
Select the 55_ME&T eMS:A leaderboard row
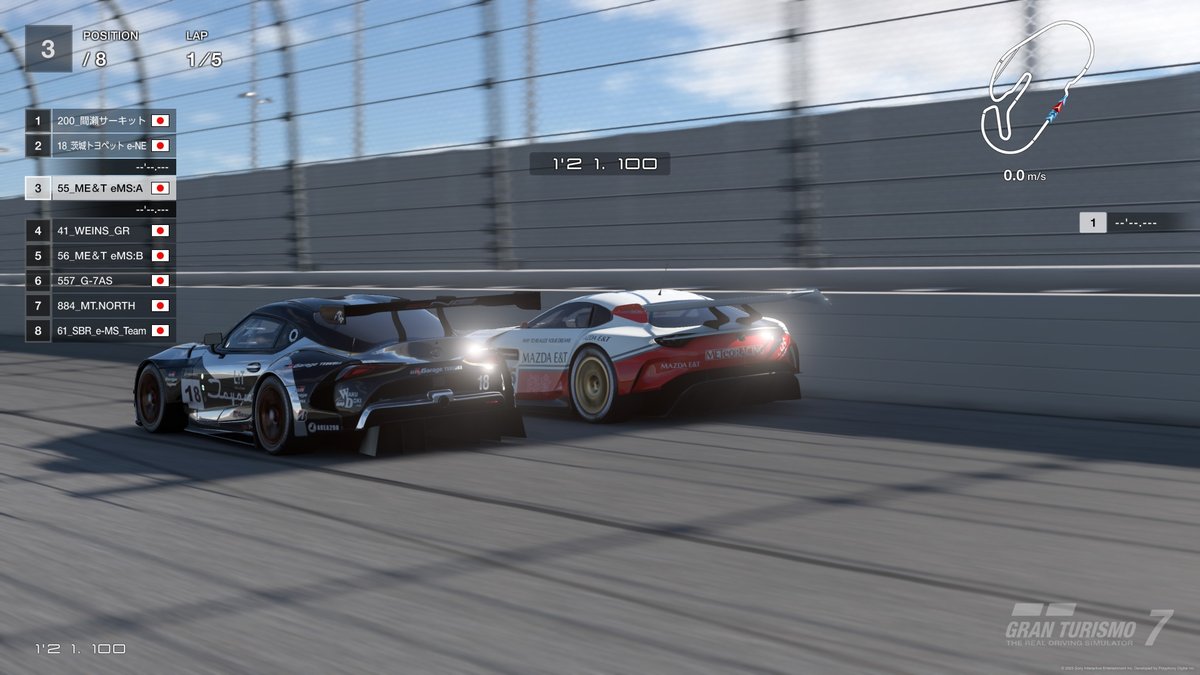point(100,187)
